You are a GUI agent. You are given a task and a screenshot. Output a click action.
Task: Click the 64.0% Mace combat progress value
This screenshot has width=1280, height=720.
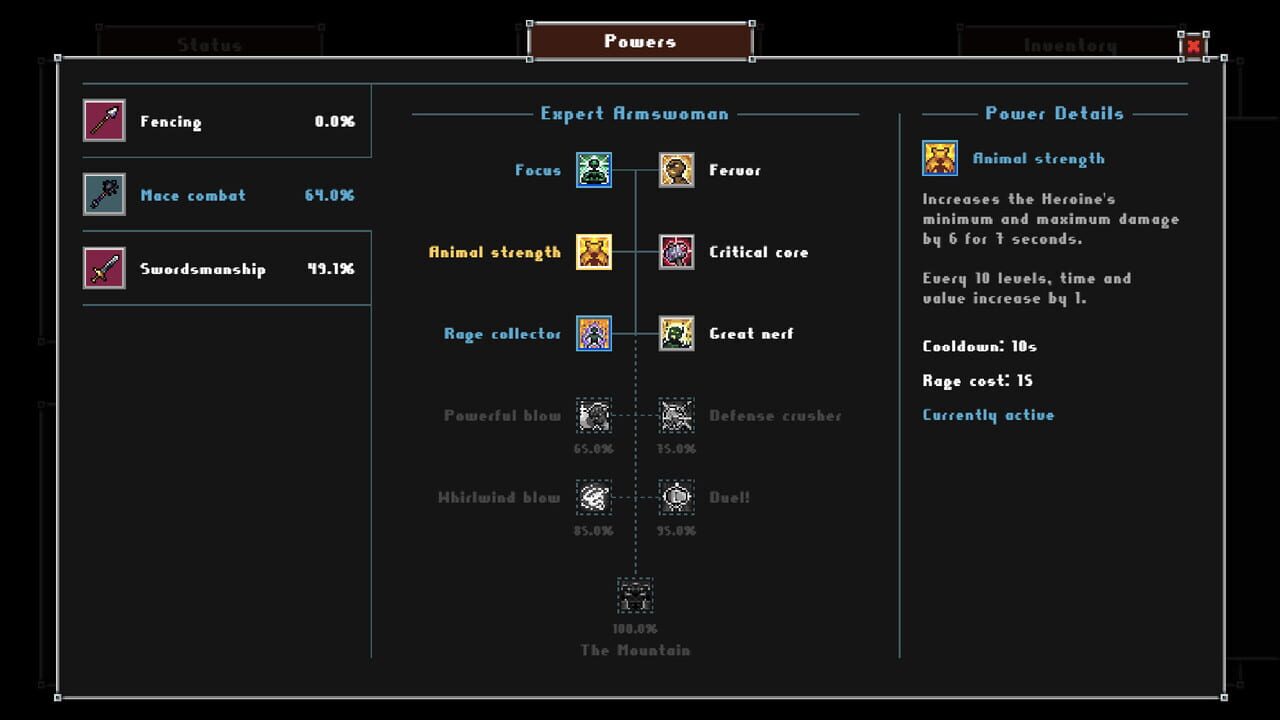(332, 195)
